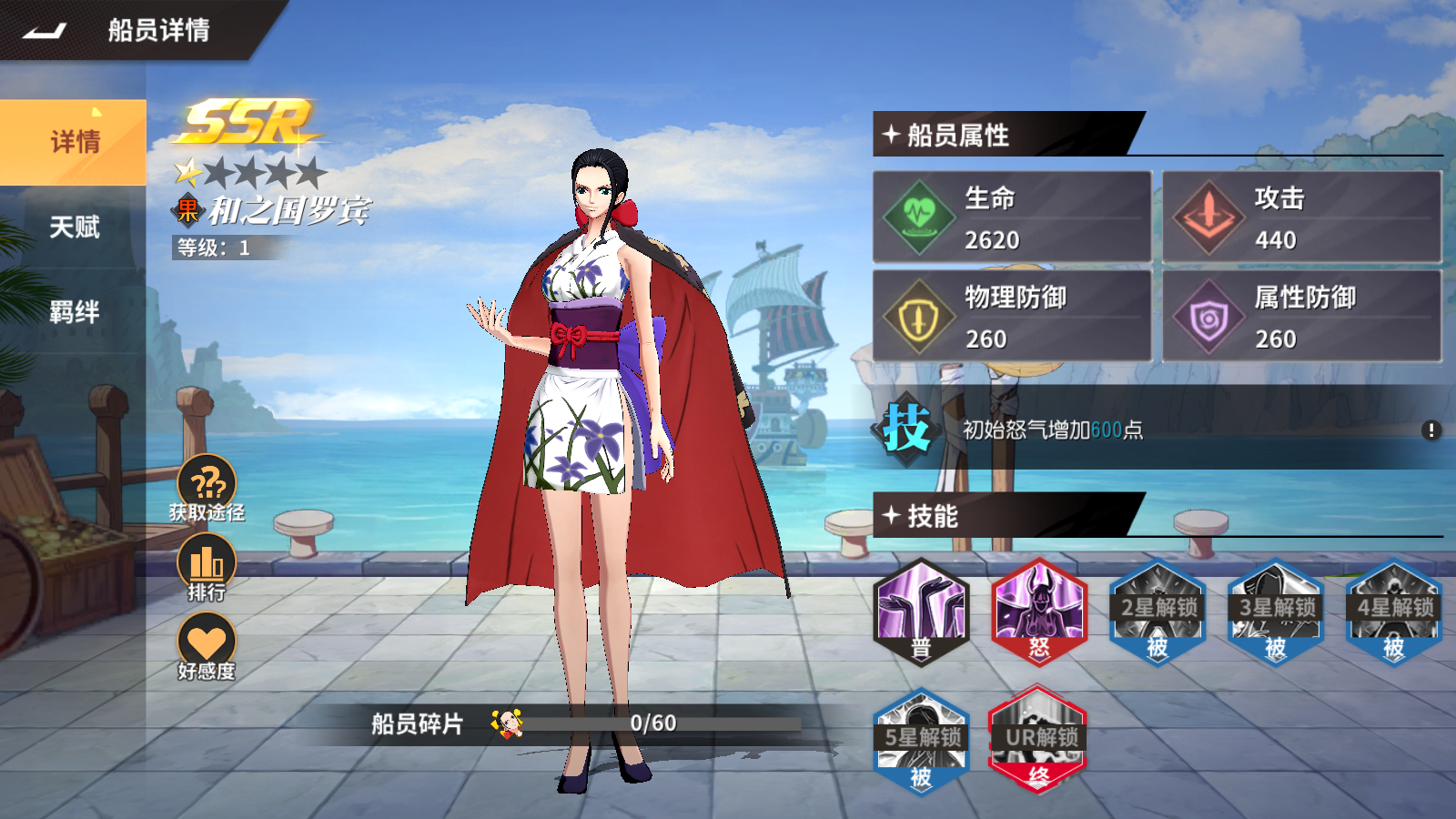Image resolution: width=1456 pixels, height=819 pixels.
Task: Open 获取途径 acquisition sources
Action: tap(207, 487)
